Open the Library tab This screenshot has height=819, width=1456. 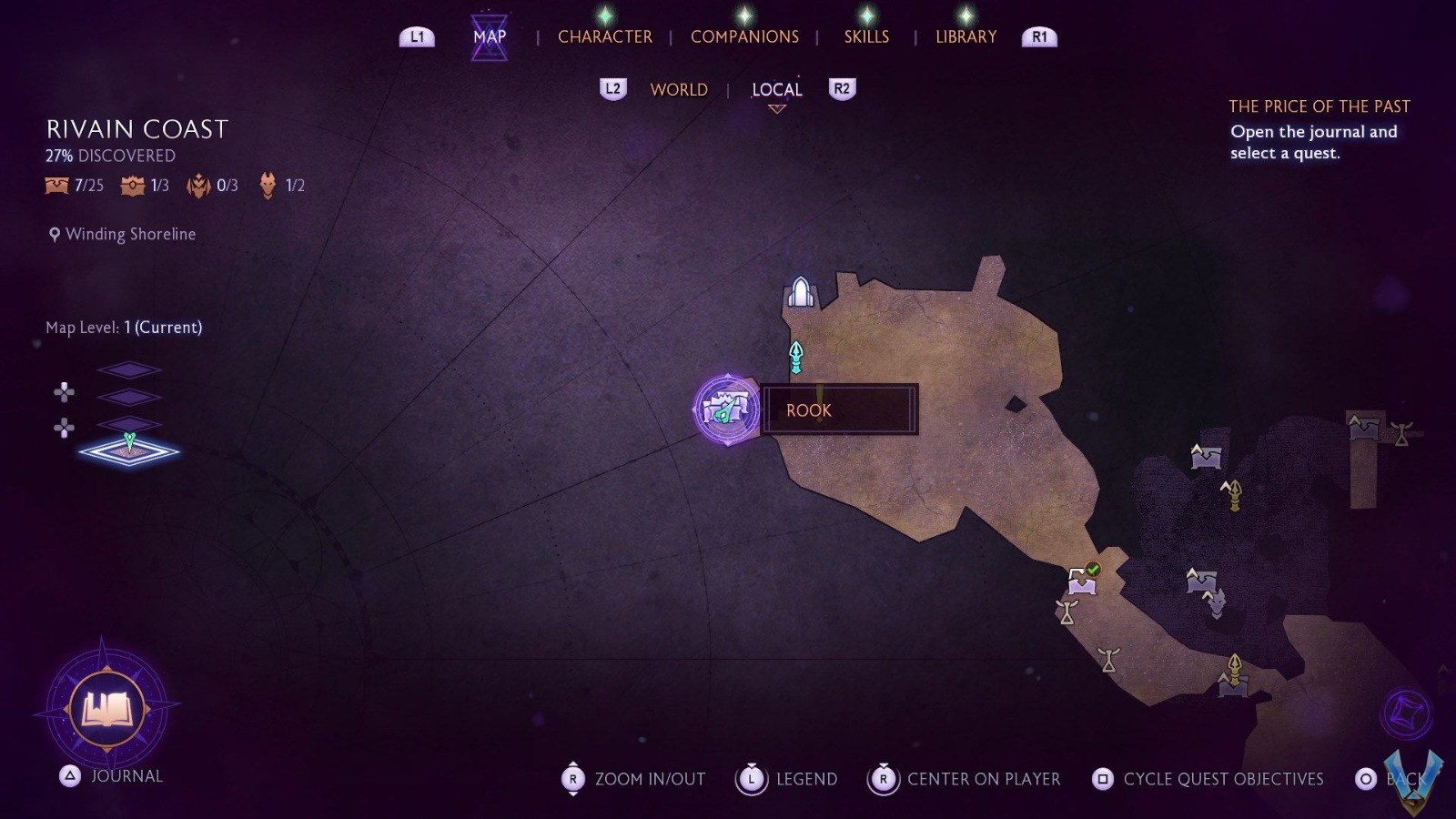tap(966, 36)
